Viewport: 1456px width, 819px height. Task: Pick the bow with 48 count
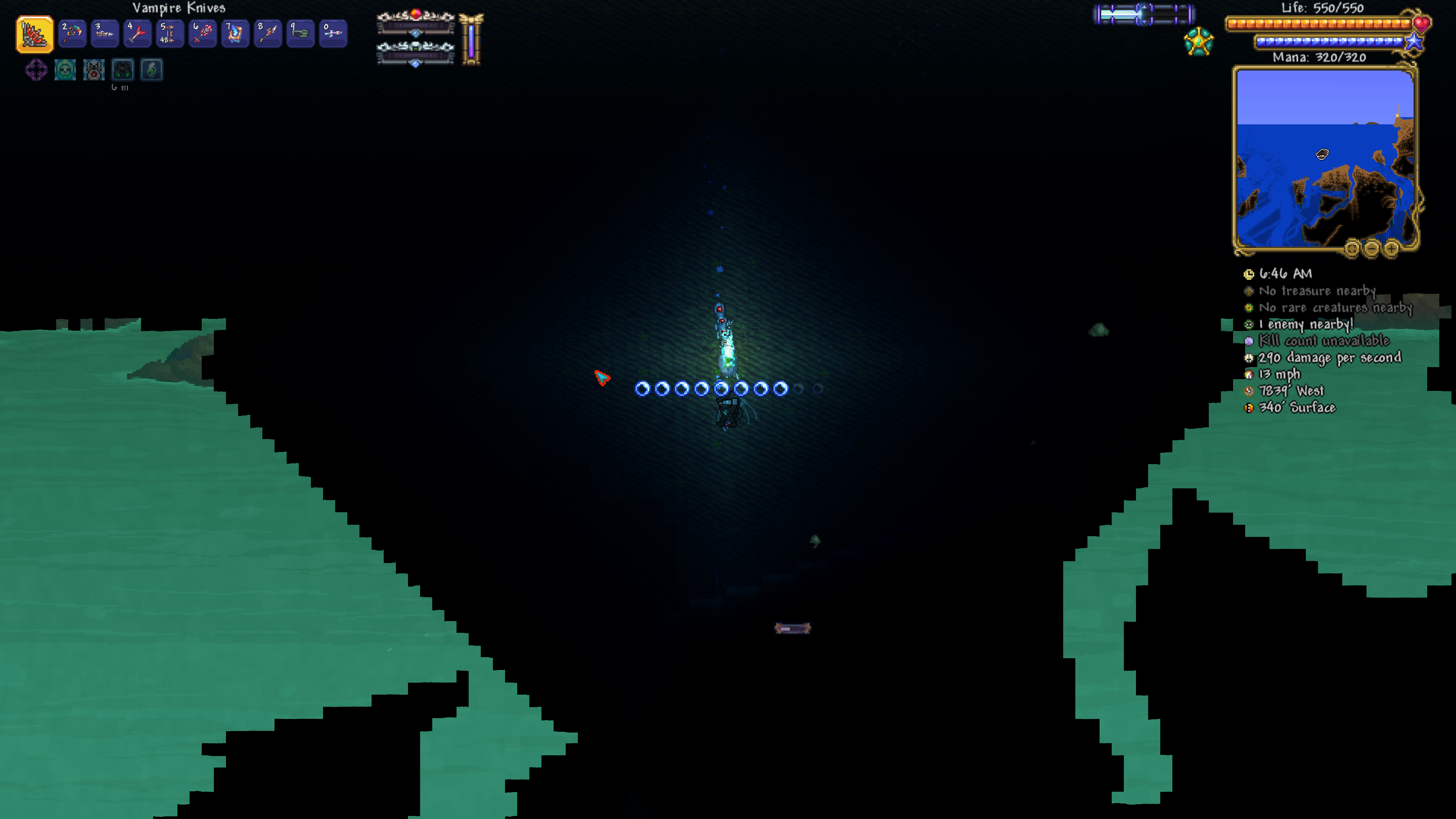coord(169,34)
